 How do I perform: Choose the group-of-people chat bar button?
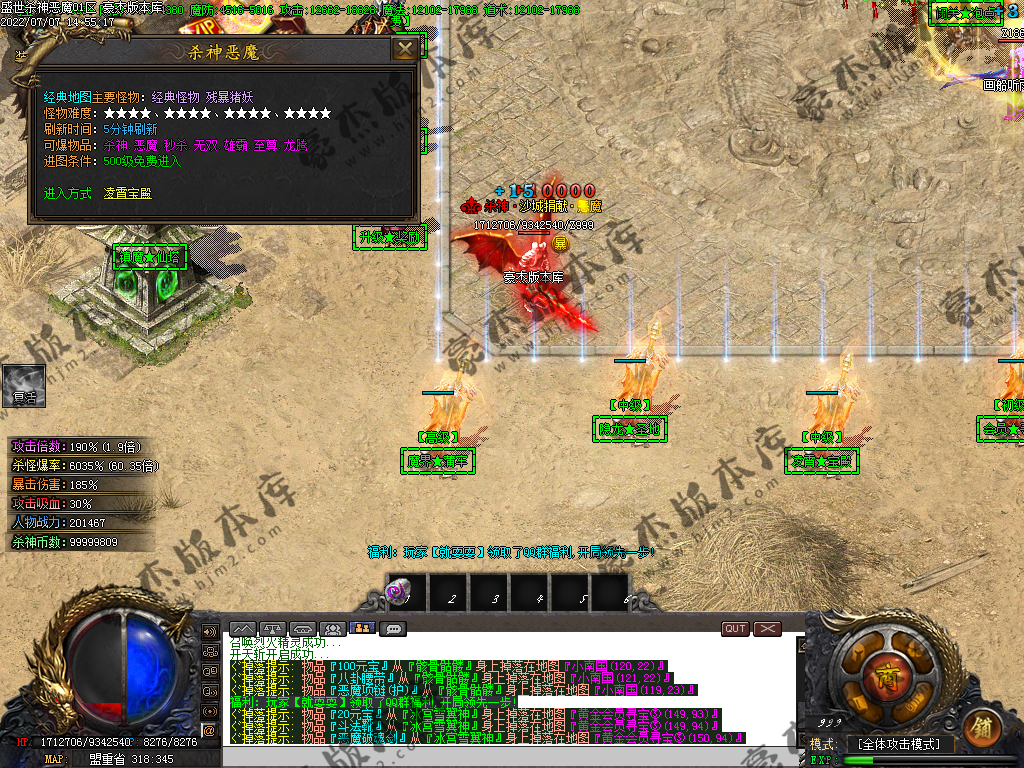333,629
